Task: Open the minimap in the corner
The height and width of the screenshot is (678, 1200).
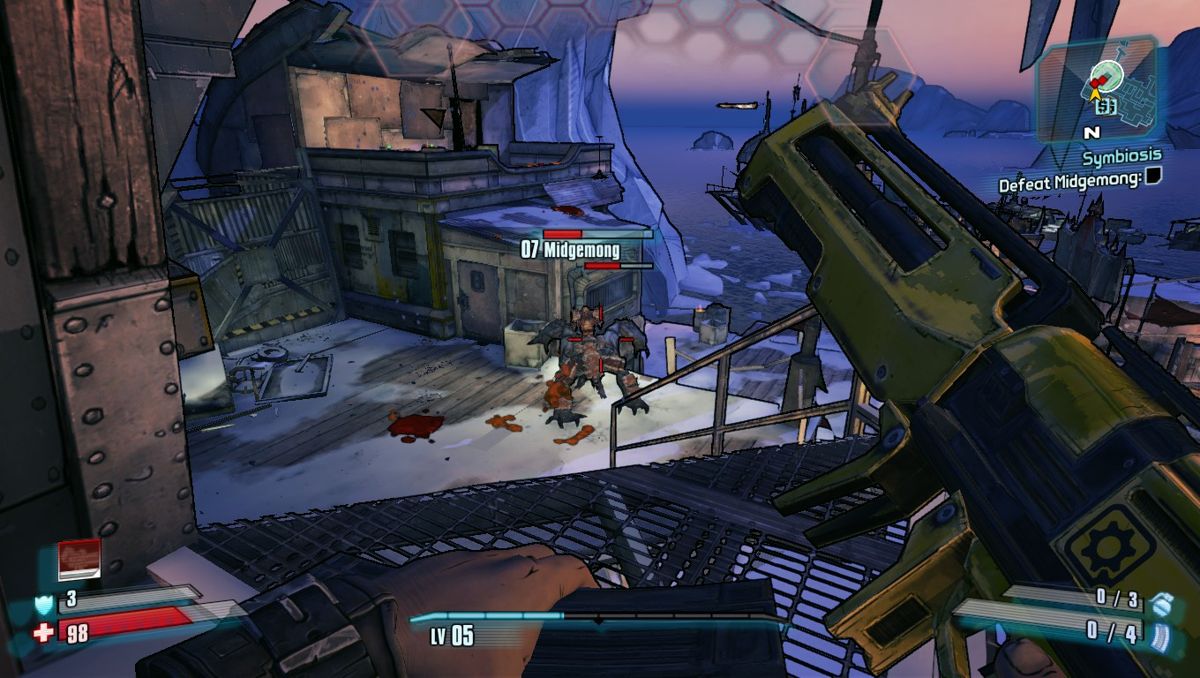Action: tap(1096, 88)
